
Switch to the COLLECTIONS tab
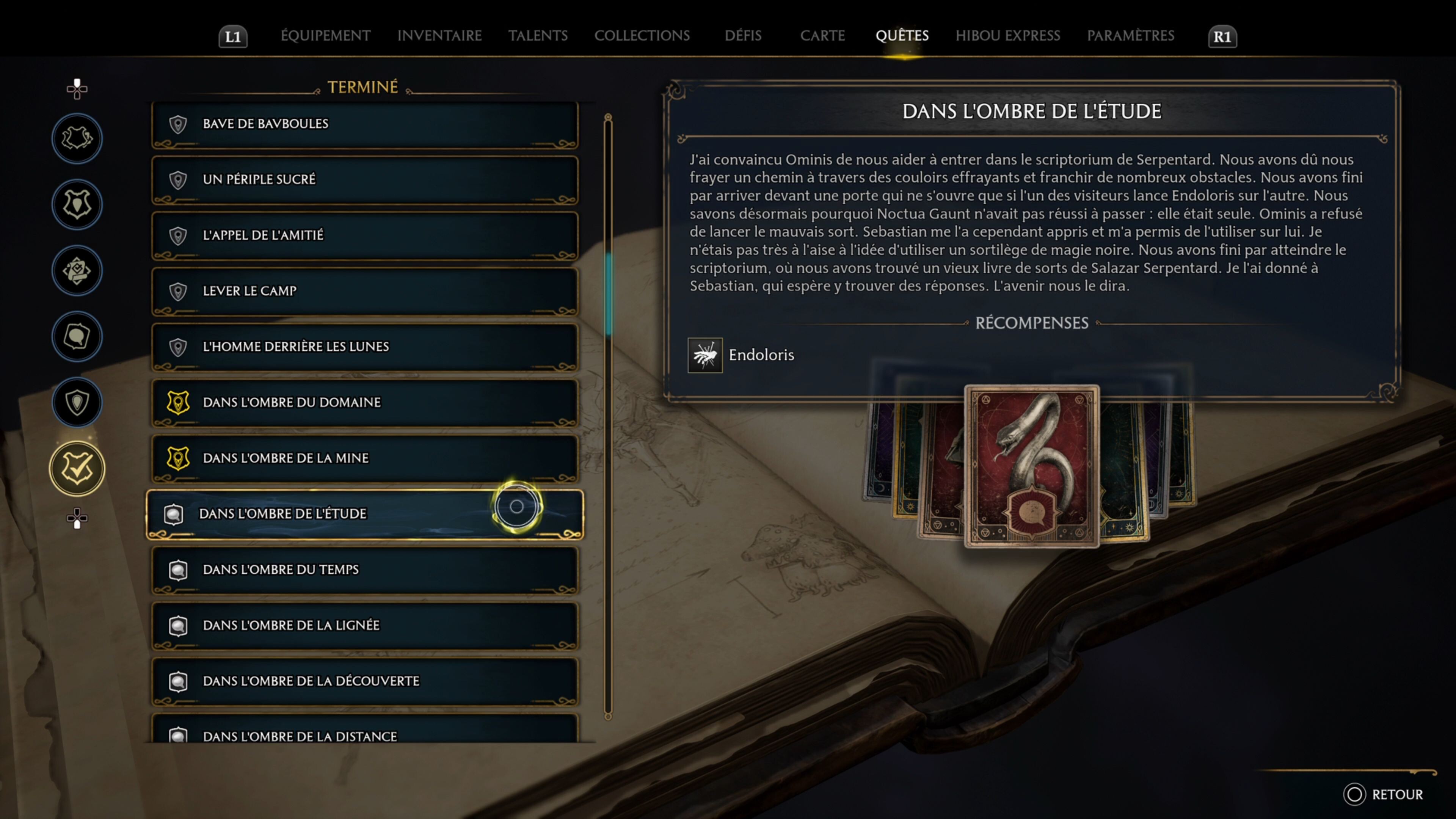point(643,36)
